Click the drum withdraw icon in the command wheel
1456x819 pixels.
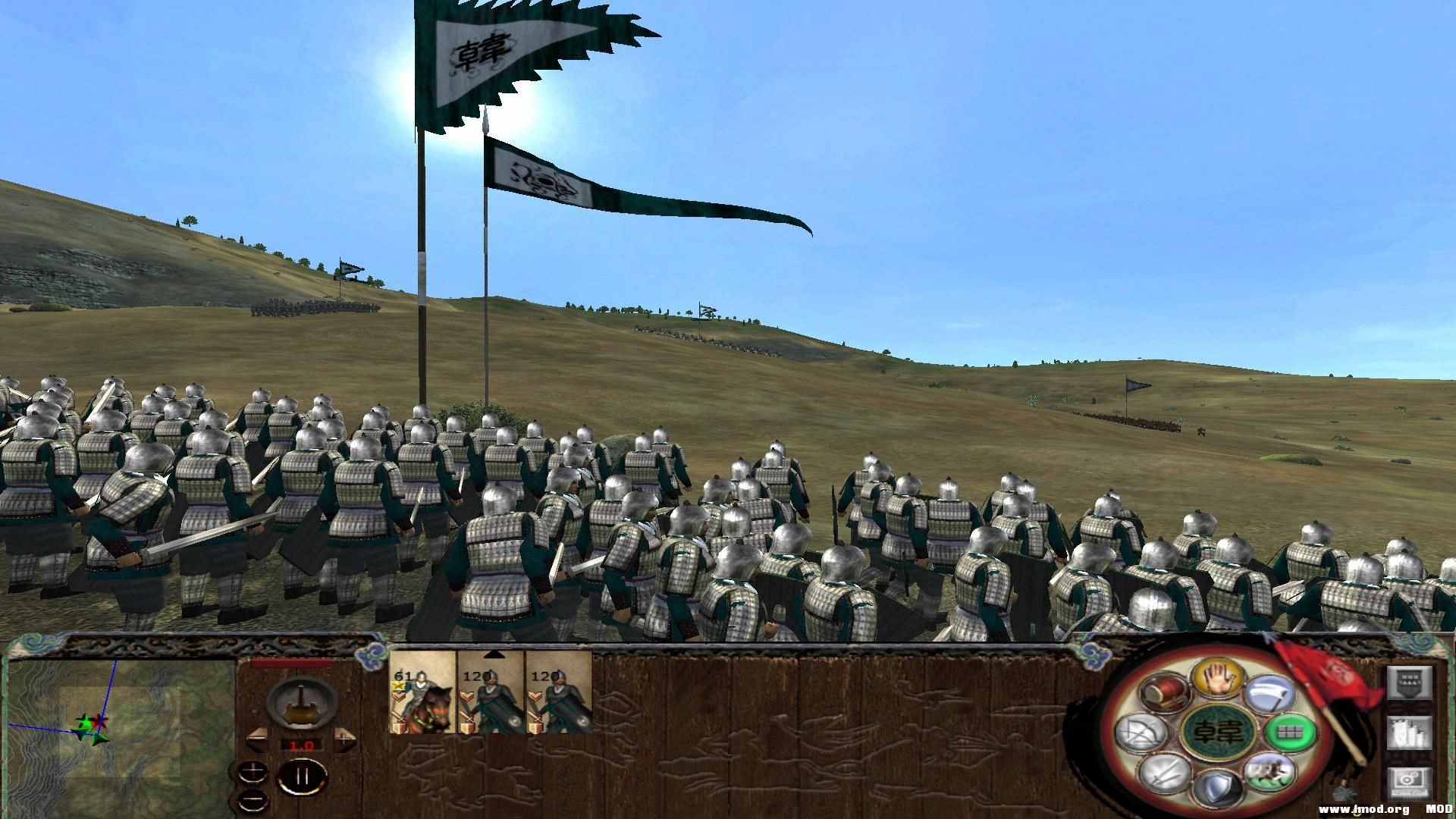[1163, 691]
